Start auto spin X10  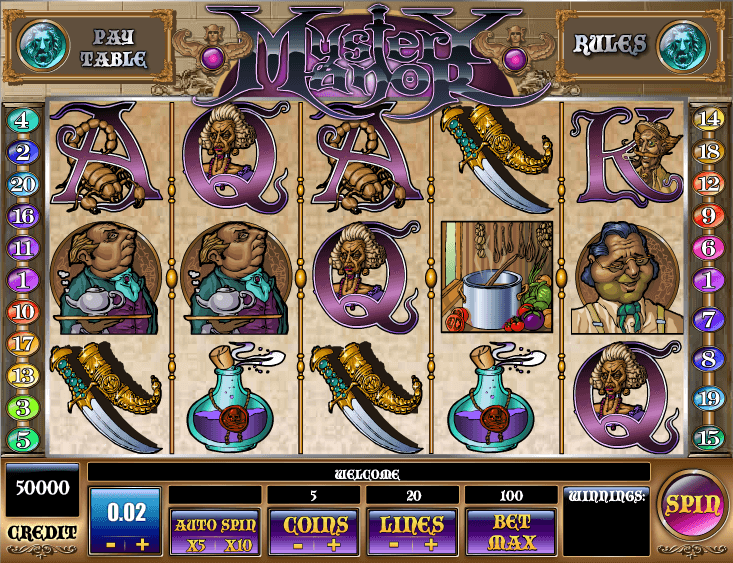[x=239, y=545]
